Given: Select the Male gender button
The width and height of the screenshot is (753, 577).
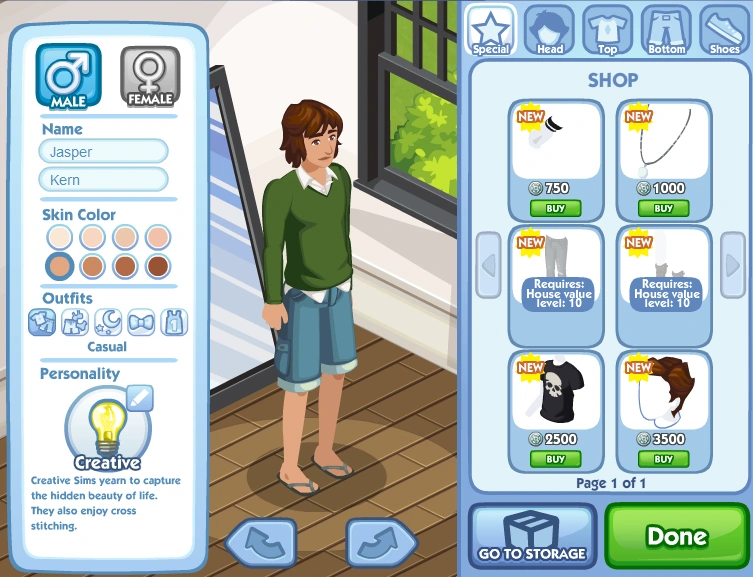Looking at the screenshot, I should click(x=69, y=74).
